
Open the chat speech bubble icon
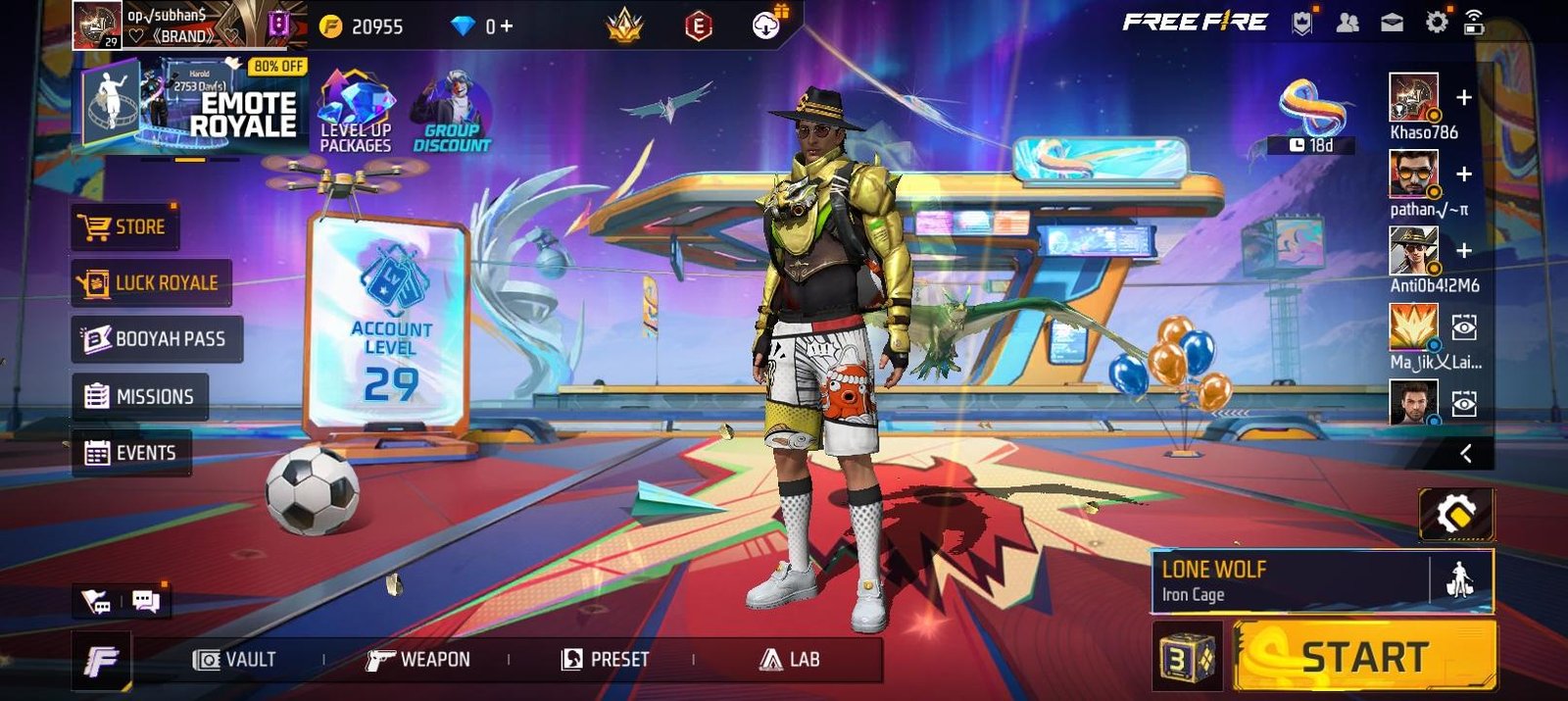pos(146,601)
